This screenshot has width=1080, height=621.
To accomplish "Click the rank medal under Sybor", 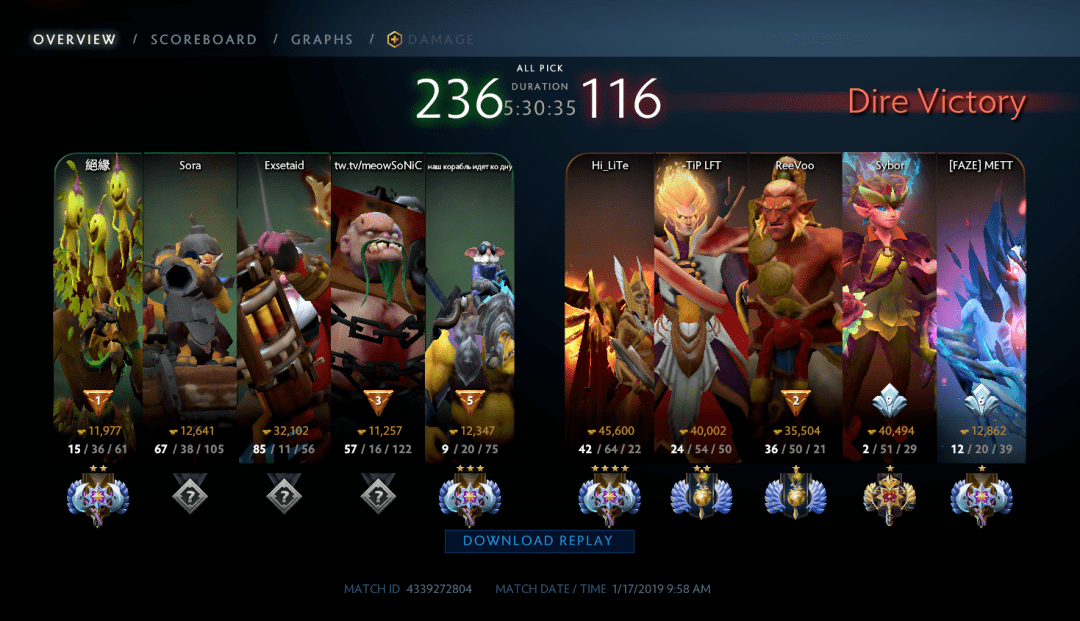I will click(x=889, y=496).
